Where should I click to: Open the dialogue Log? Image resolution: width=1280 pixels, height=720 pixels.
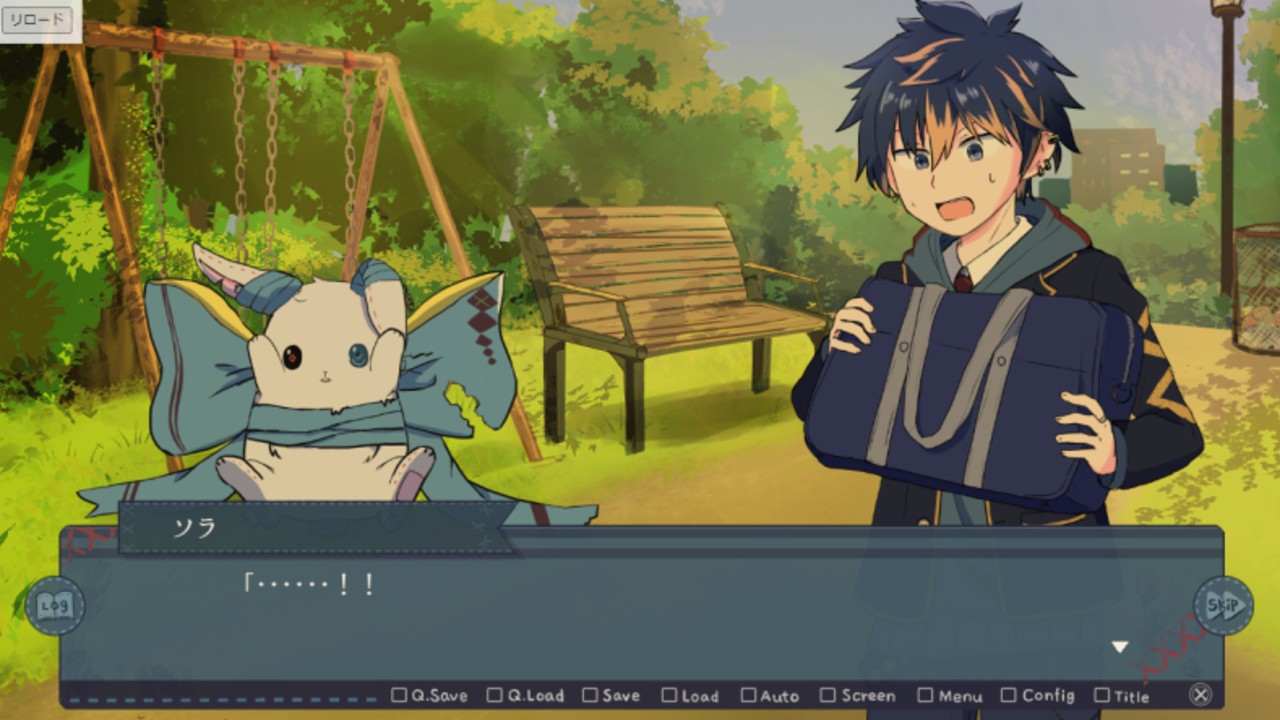(x=54, y=605)
